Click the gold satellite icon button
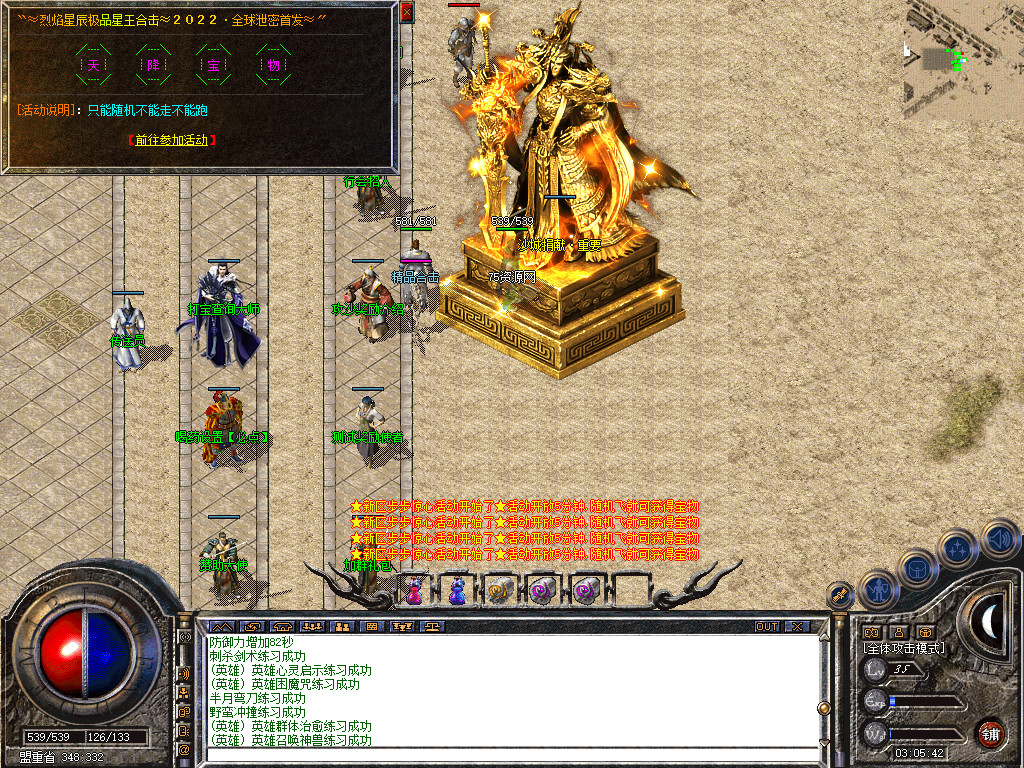Screen dimensions: 1024x768 pos(842,597)
